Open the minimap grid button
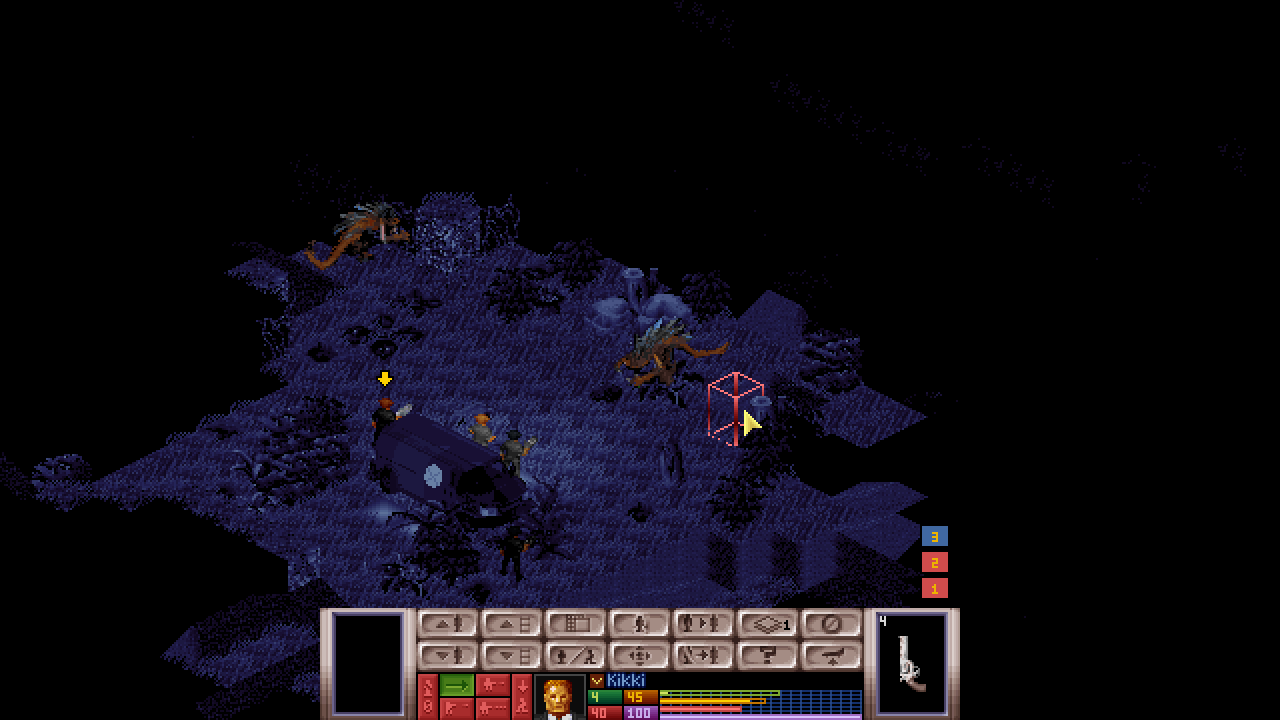Viewport: 1280px width, 720px height. pyautogui.click(x=575, y=625)
